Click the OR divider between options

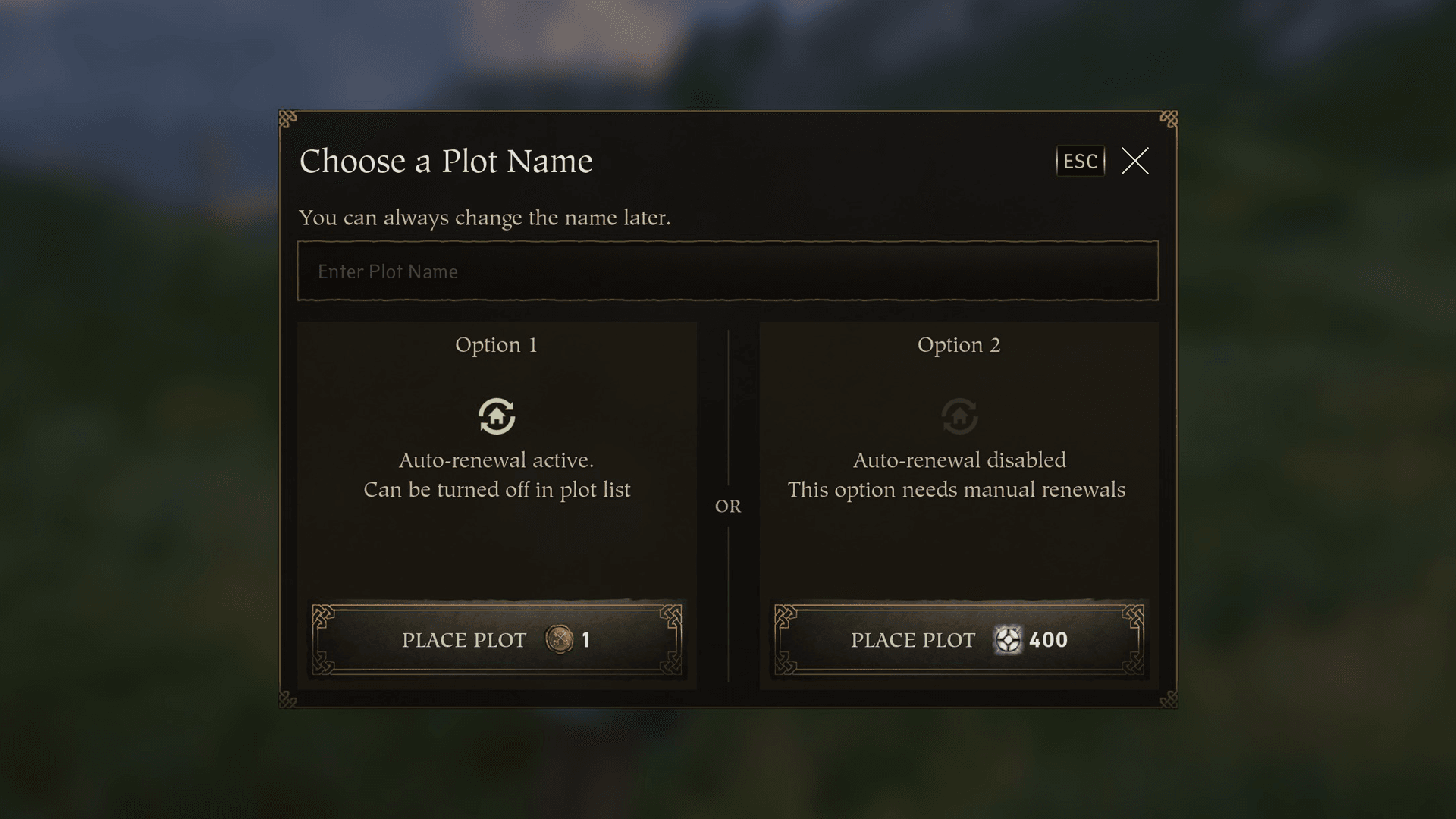point(729,505)
